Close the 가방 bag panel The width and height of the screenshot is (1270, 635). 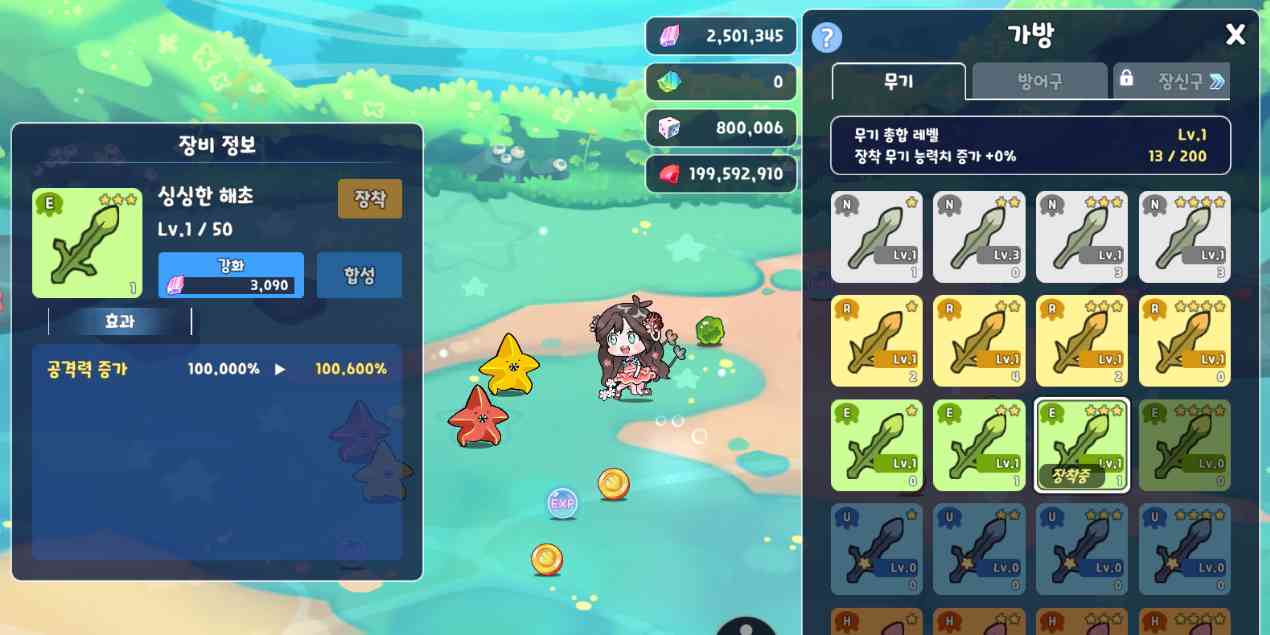click(1235, 35)
